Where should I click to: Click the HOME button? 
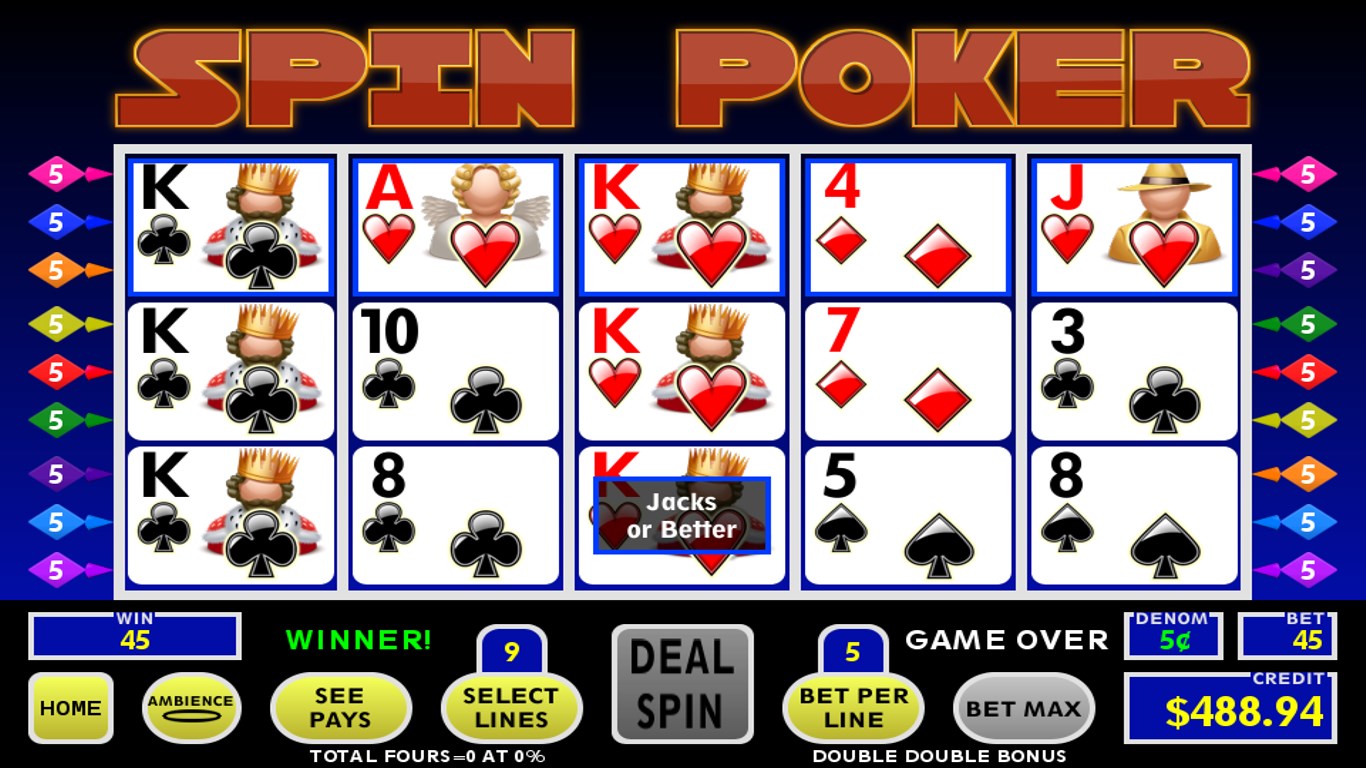click(x=71, y=708)
